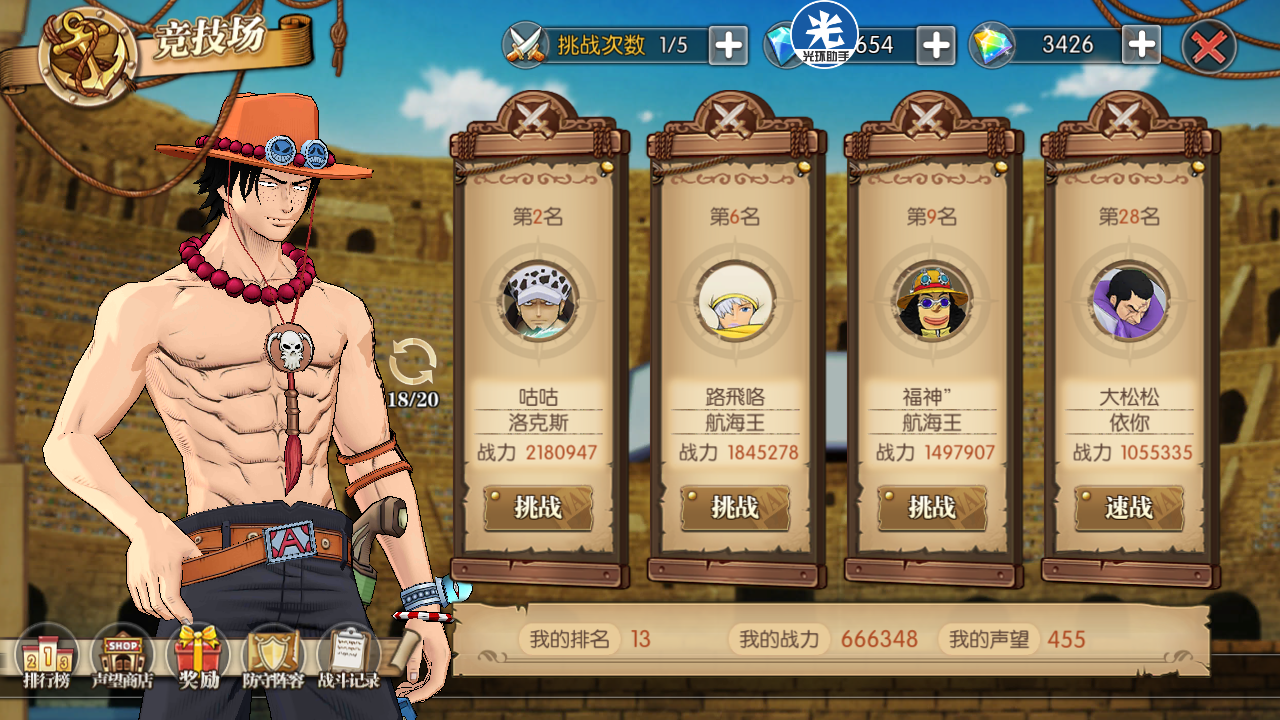Inspect 路飛咯's white-haired avatar portrait
This screenshot has width=1280, height=720.
pos(735,301)
